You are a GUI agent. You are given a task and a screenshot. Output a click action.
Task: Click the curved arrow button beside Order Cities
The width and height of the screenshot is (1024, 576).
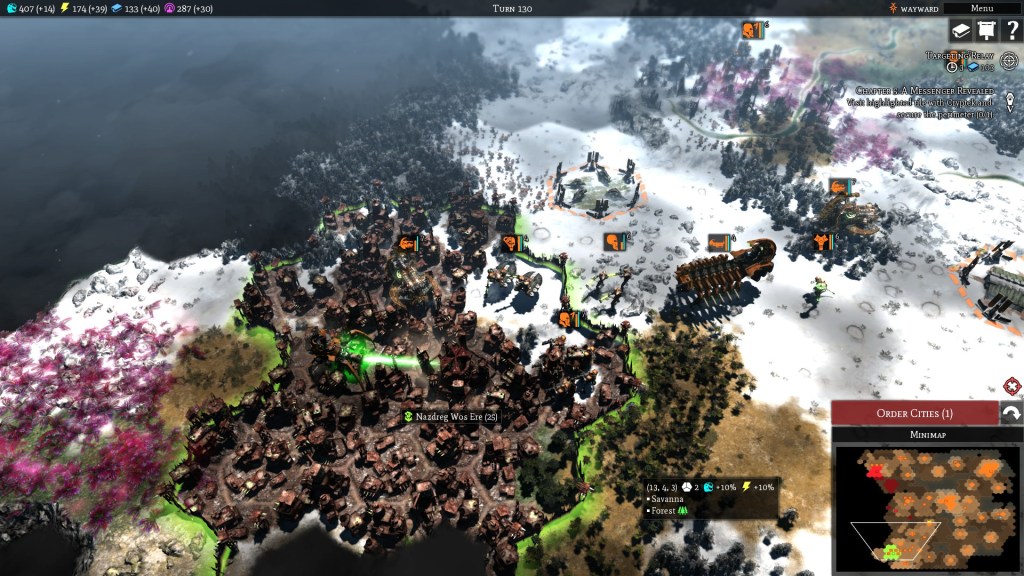point(1011,413)
